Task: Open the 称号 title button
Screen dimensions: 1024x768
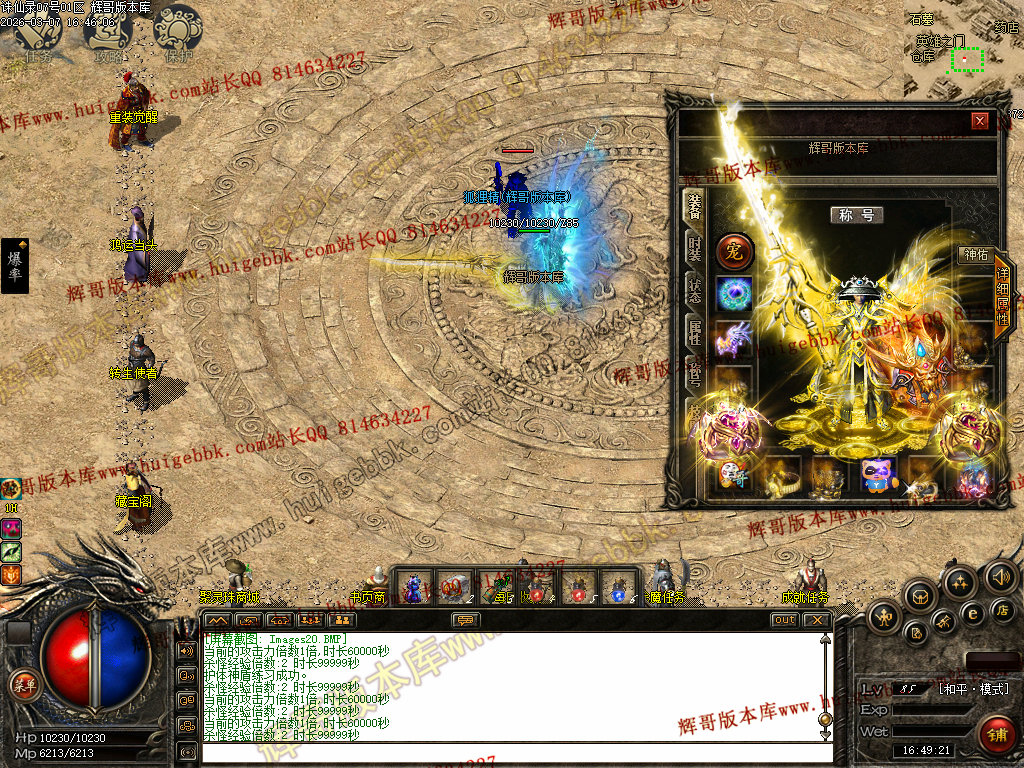Action: click(856, 215)
